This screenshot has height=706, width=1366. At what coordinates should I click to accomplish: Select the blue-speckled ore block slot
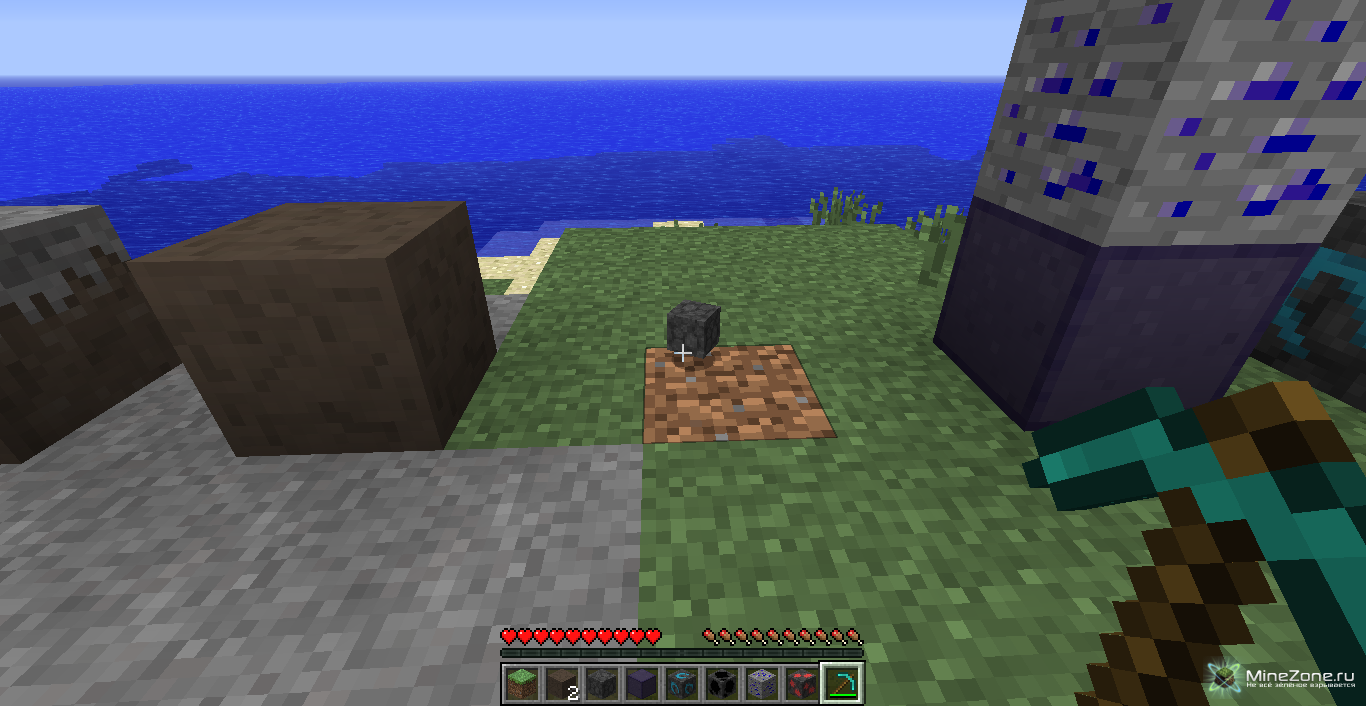pos(761,683)
